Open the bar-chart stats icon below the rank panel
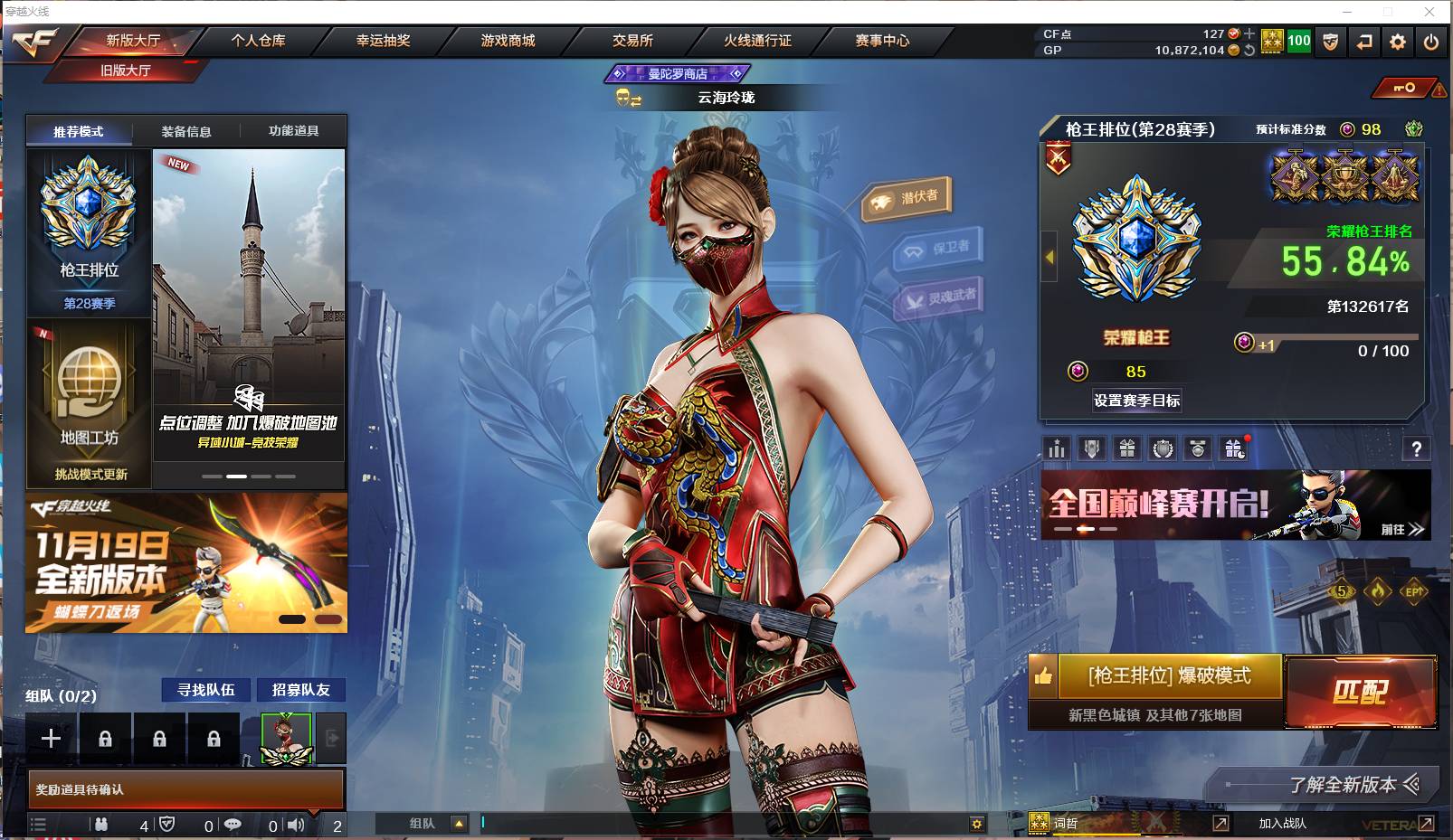This screenshot has height=840, width=1453. (1056, 448)
